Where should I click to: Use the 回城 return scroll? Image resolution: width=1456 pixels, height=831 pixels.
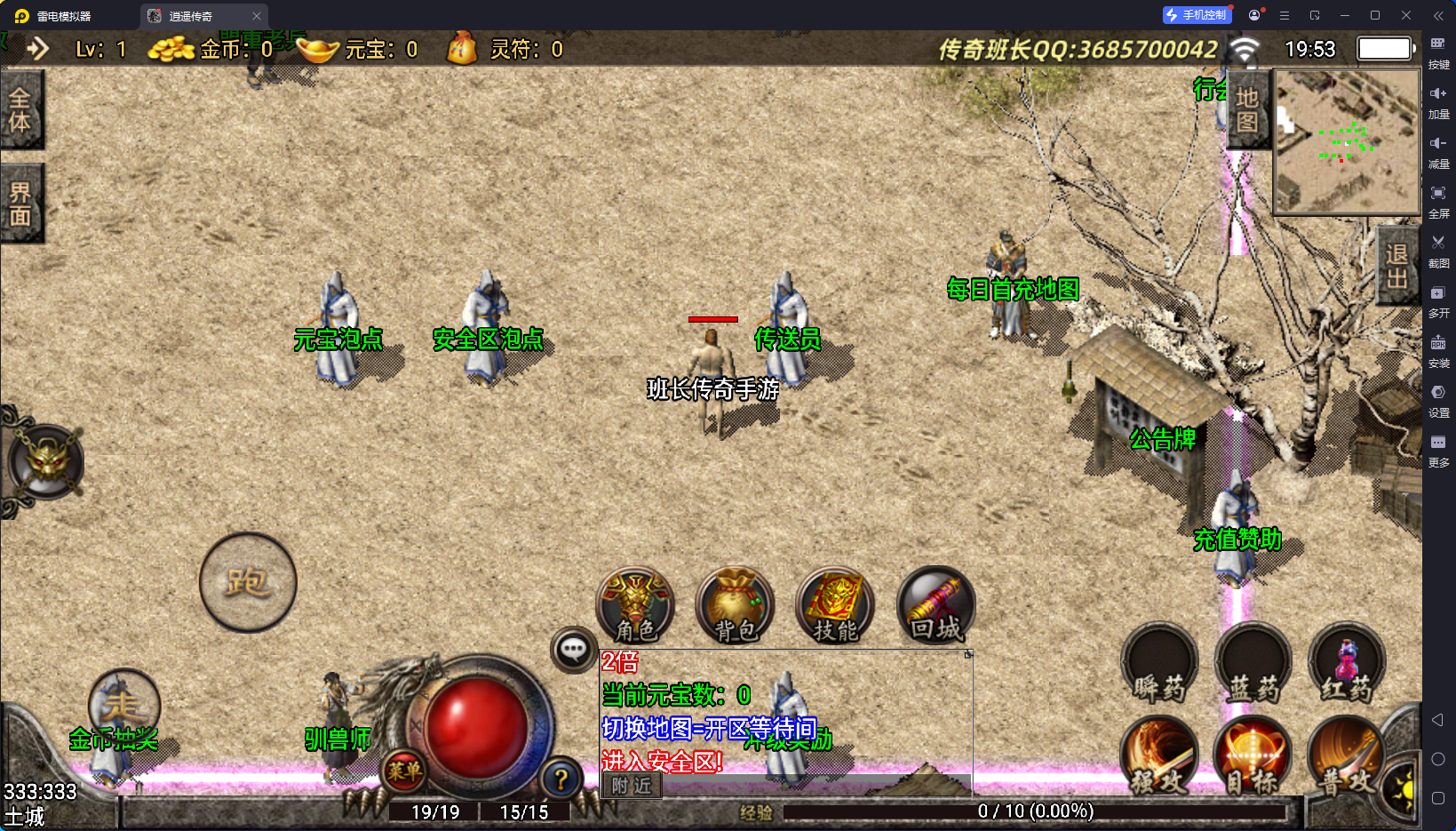point(935,606)
